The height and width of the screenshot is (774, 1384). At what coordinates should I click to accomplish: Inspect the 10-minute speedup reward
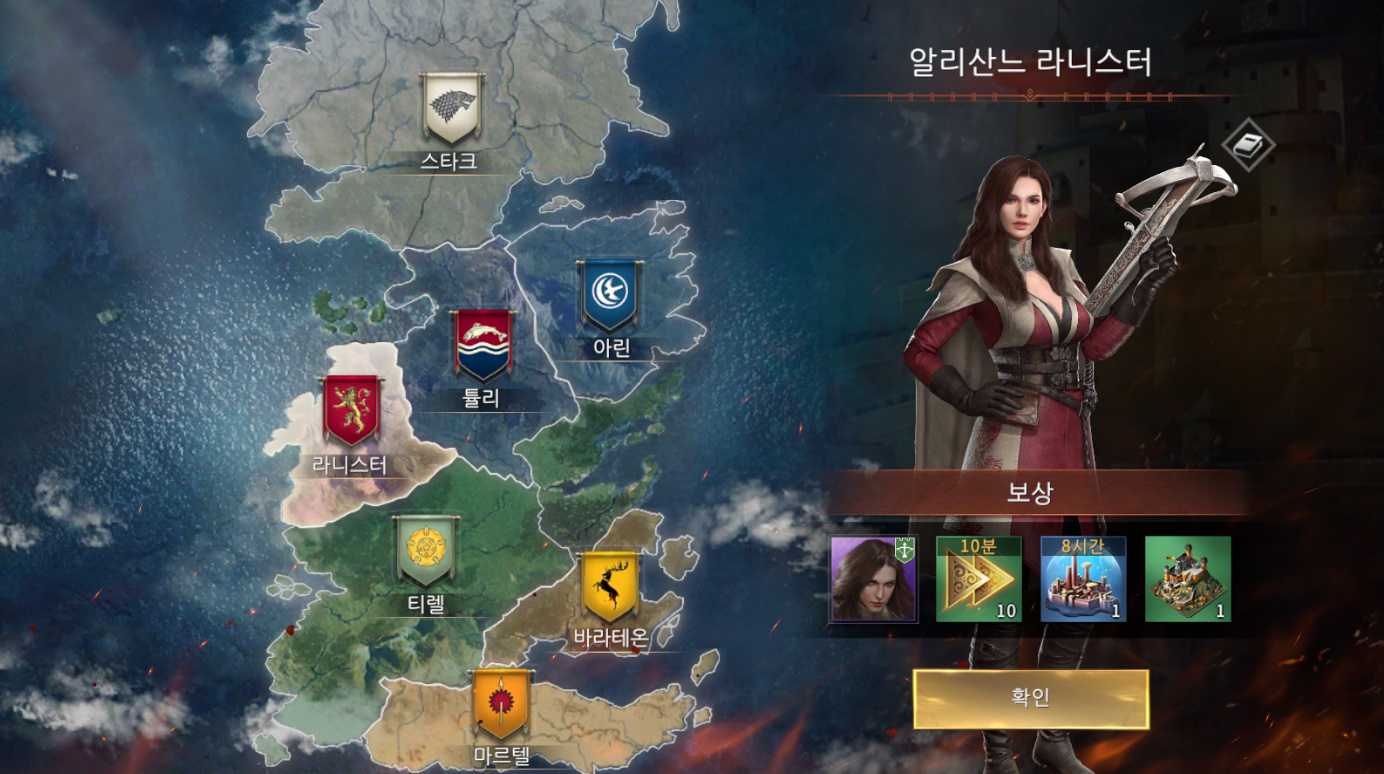tap(978, 579)
